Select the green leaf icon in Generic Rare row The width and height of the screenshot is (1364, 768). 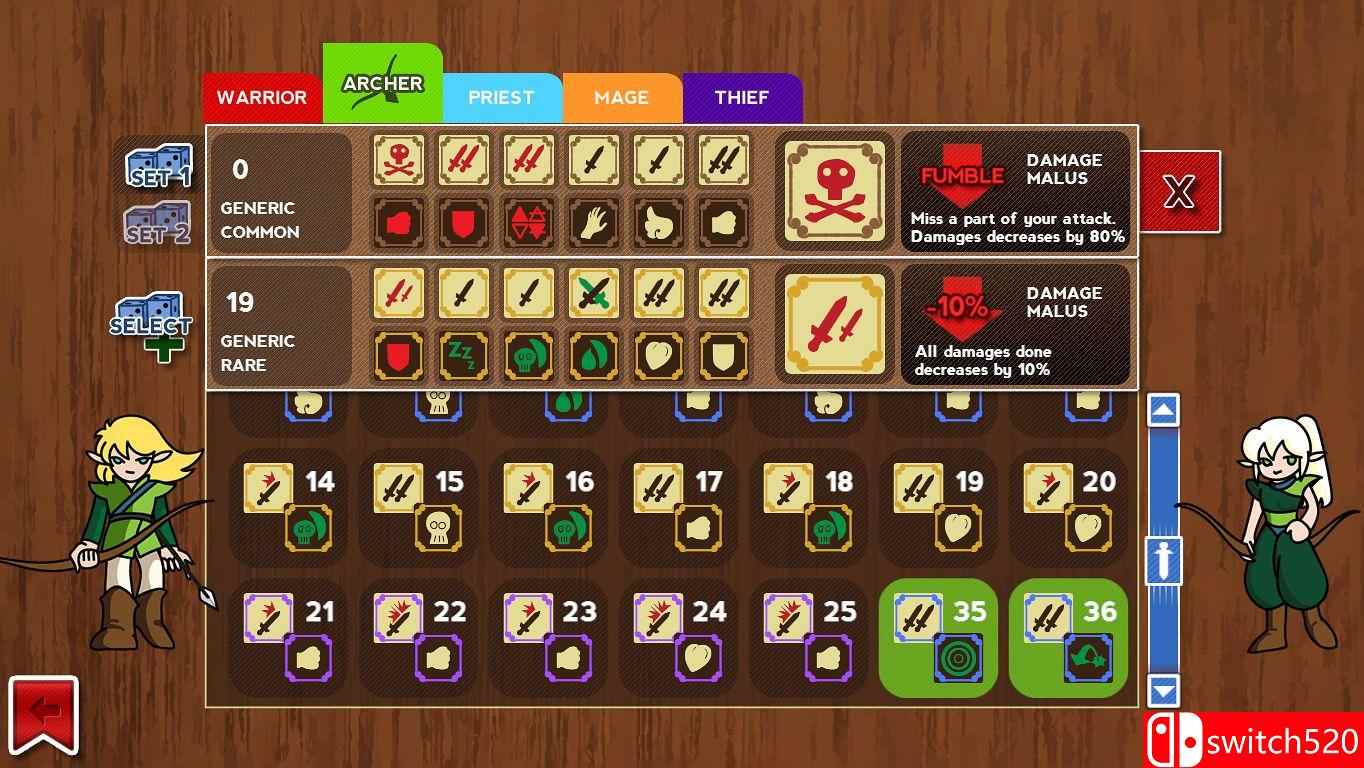tap(593, 356)
